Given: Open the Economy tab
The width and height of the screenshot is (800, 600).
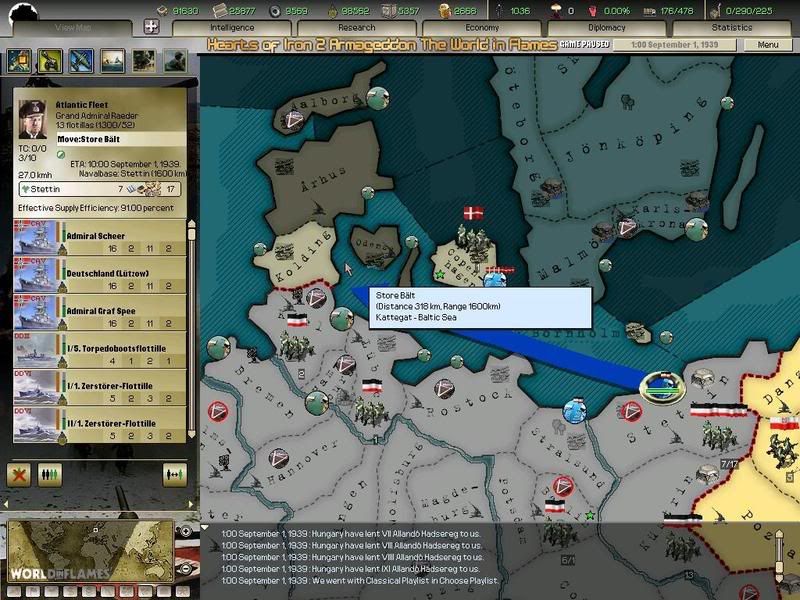Looking at the screenshot, I should [482, 28].
